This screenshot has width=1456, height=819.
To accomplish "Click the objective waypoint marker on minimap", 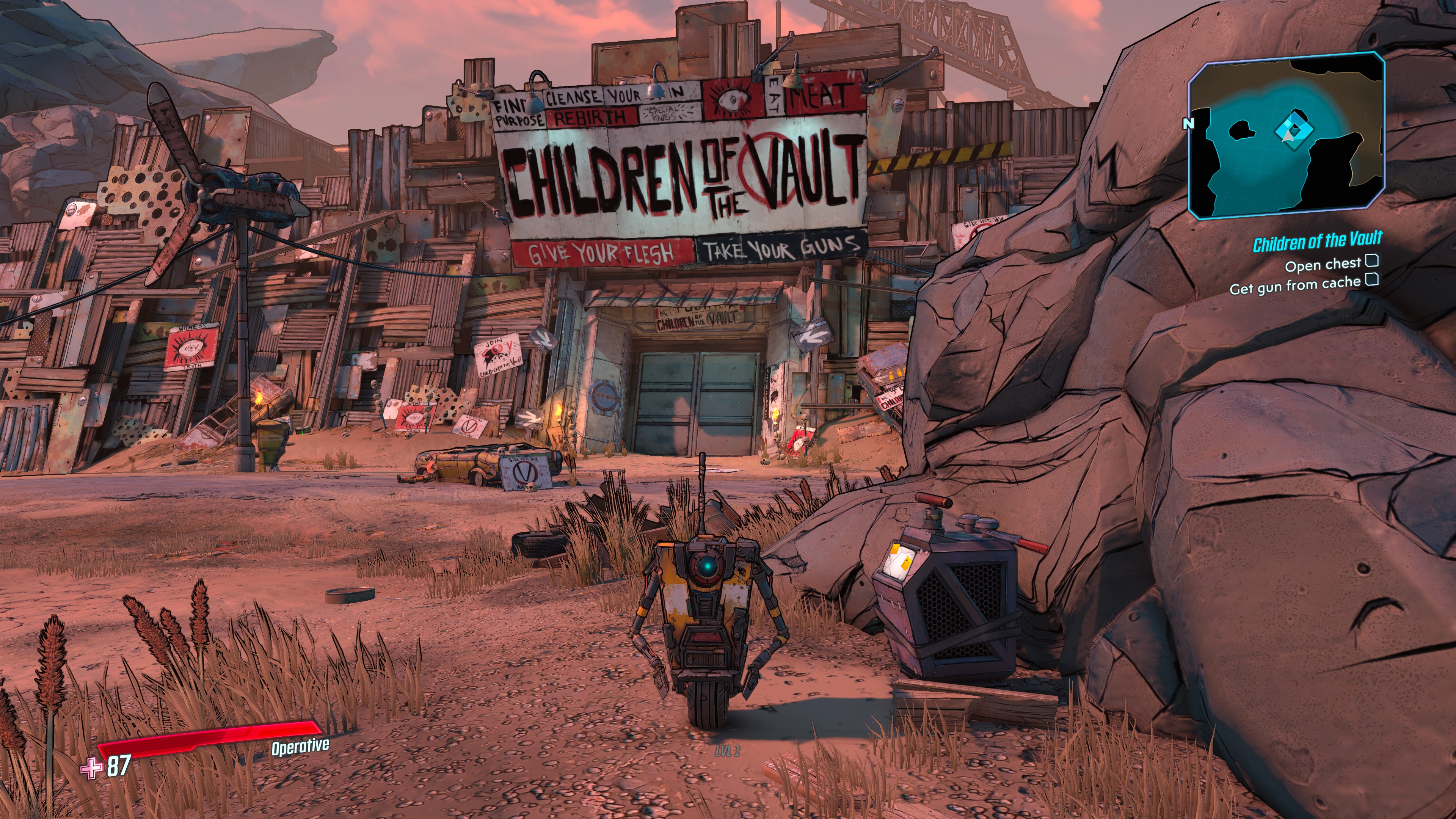I will [x=1294, y=130].
